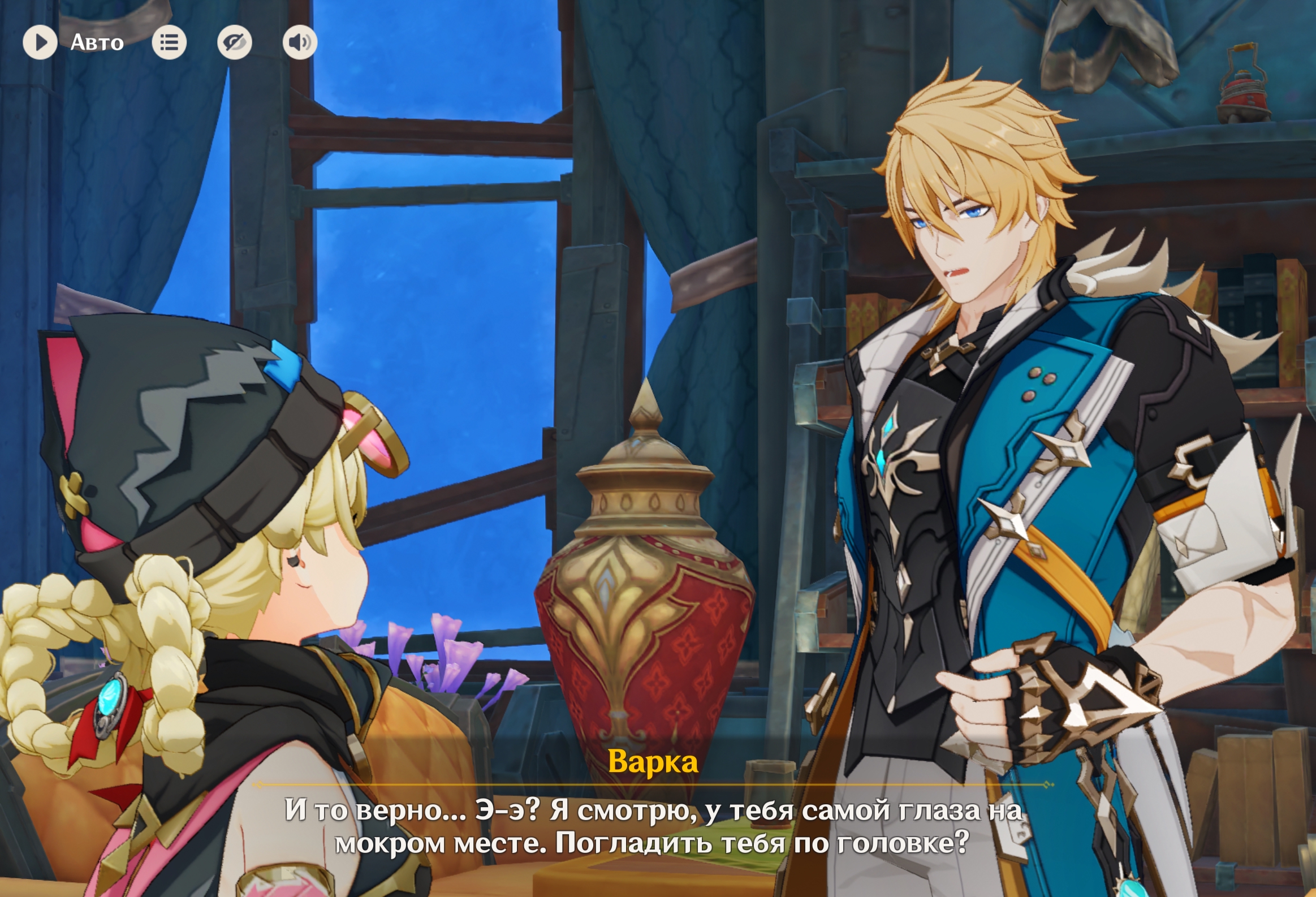Open the dialogue history log

coord(169,42)
